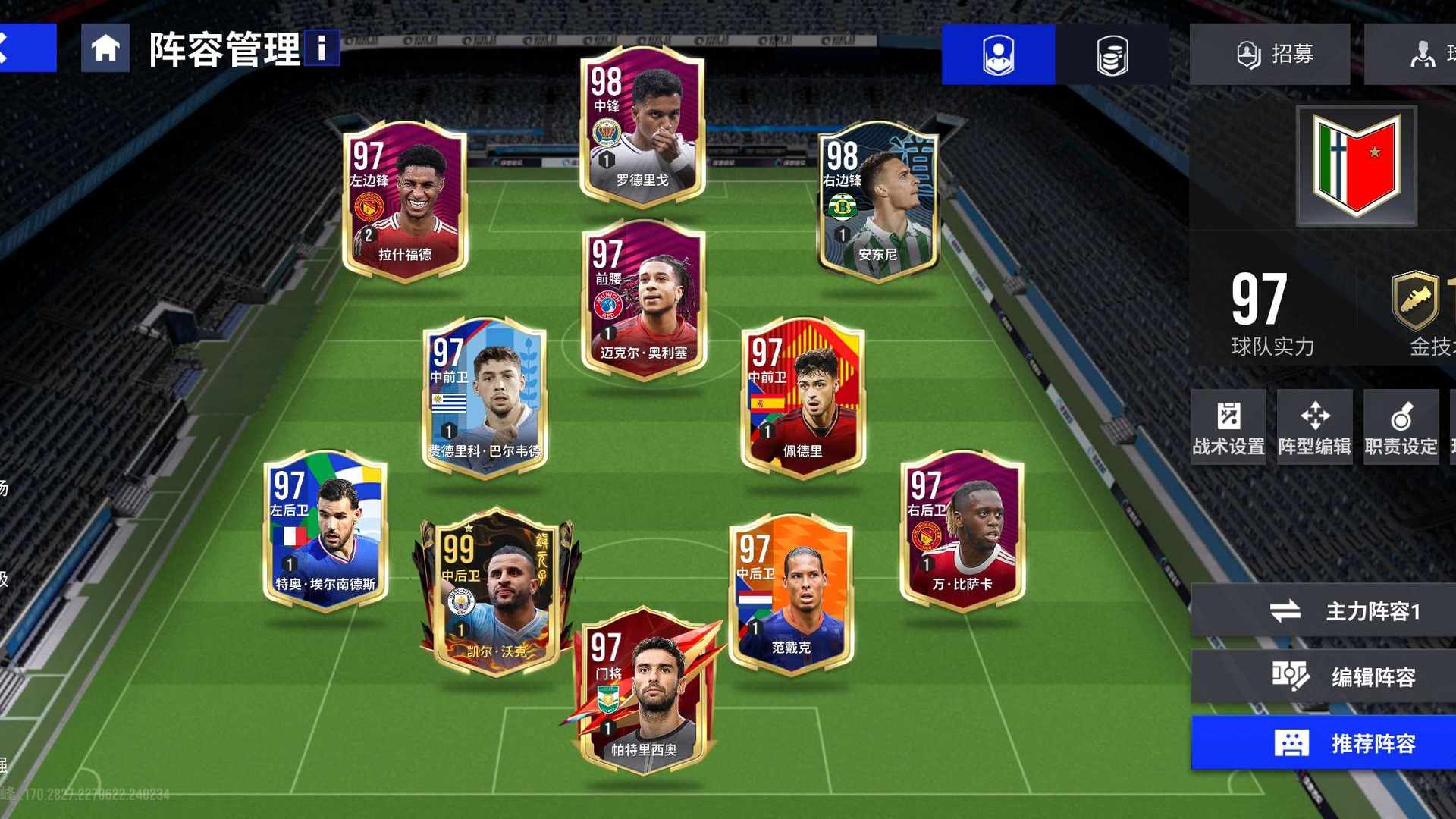The image size is (1456, 819).
Task: Open the squad management info icon
Action: click(x=322, y=49)
